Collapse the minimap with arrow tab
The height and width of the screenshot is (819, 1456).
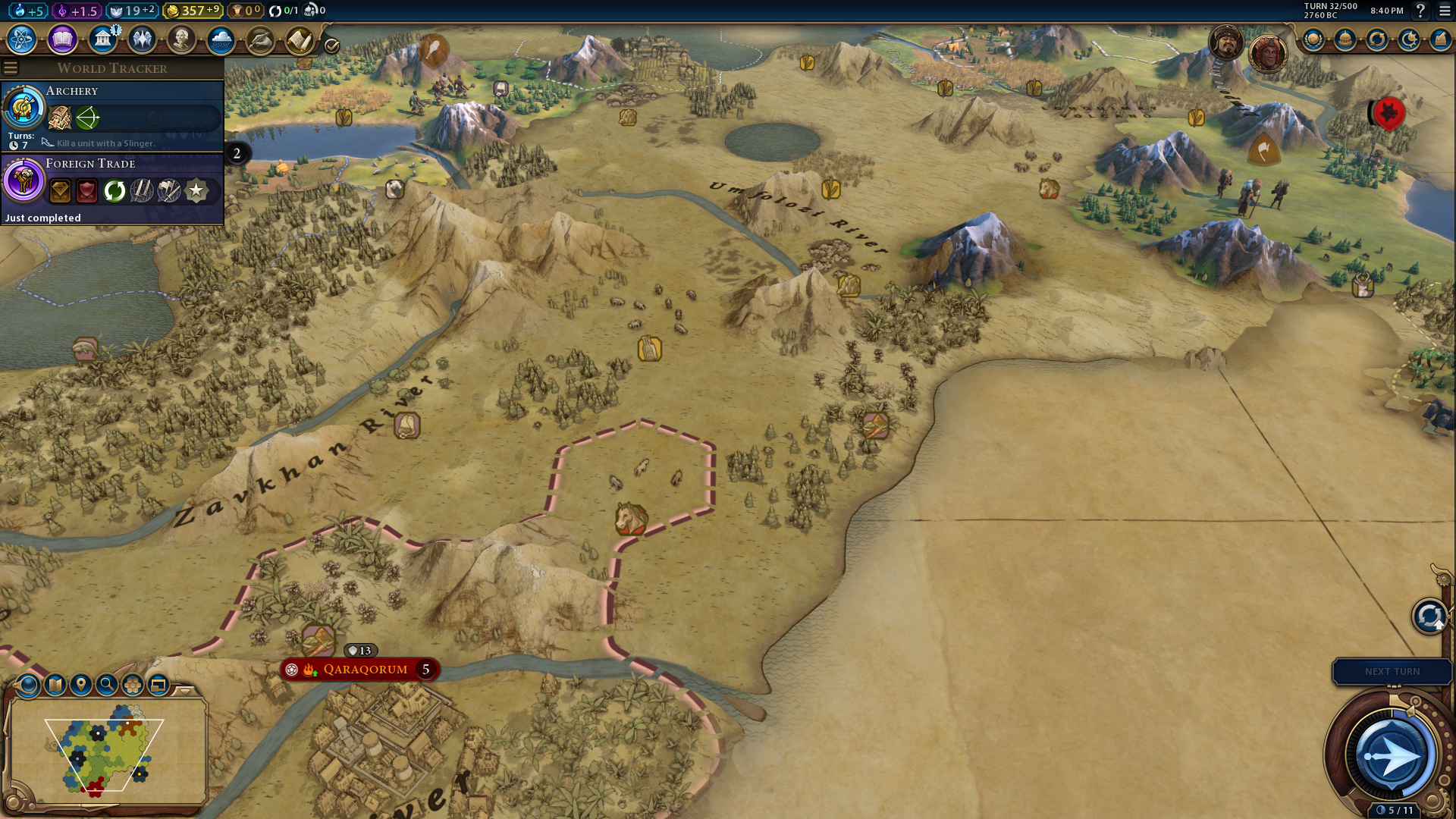(185, 690)
